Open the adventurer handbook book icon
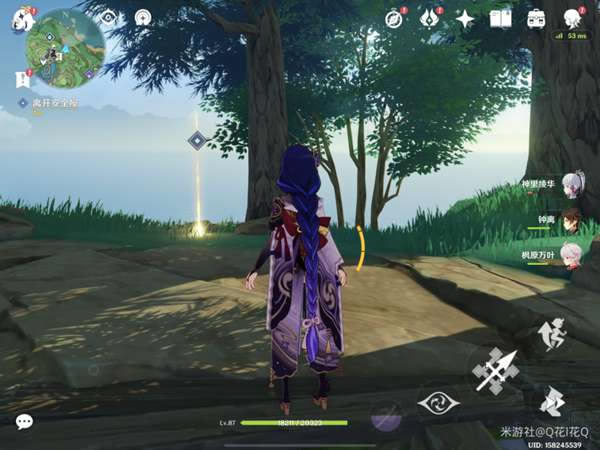 coord(500,18)
